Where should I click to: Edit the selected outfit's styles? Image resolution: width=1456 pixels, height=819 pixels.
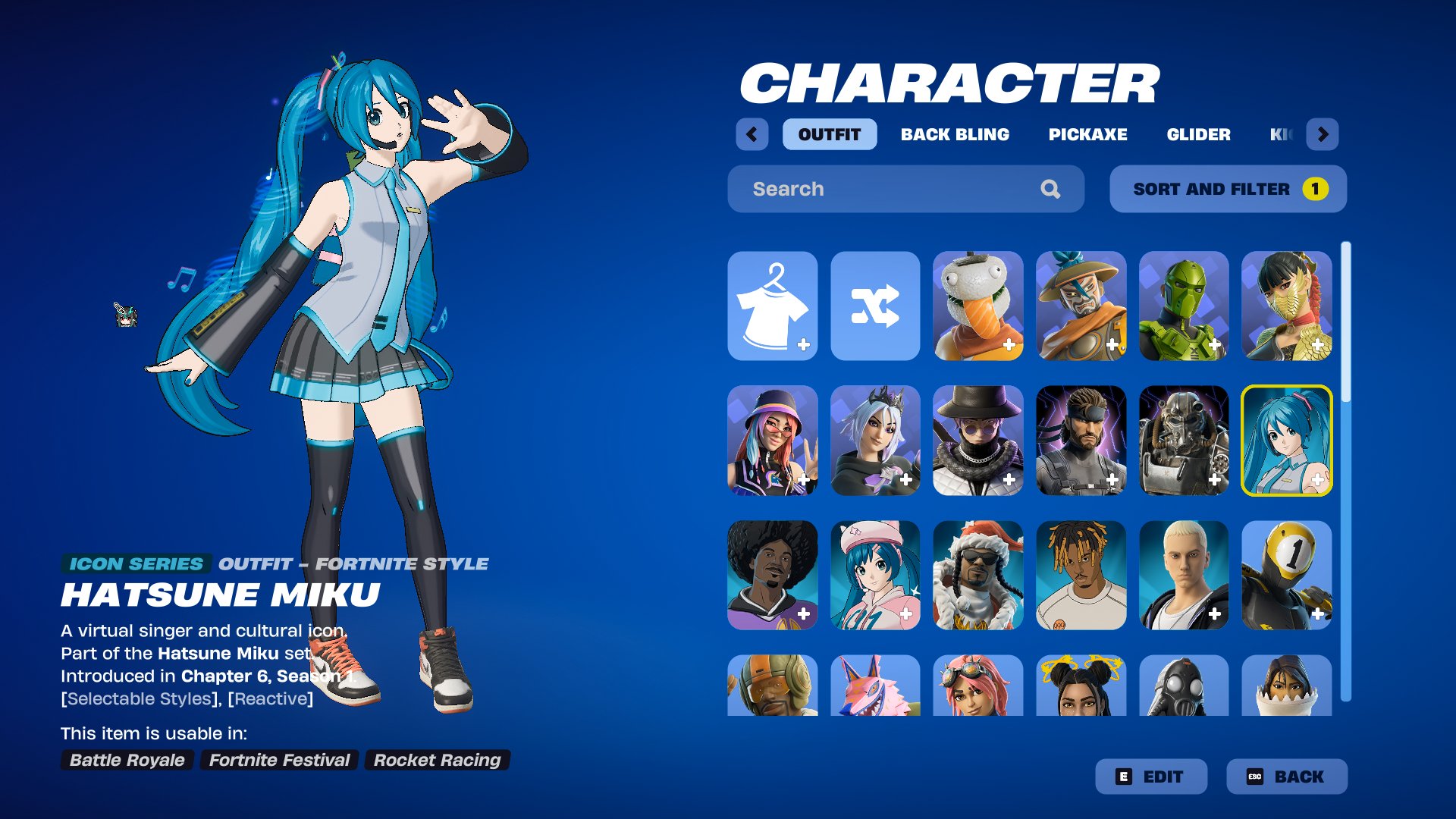[x=1150, y=777]
